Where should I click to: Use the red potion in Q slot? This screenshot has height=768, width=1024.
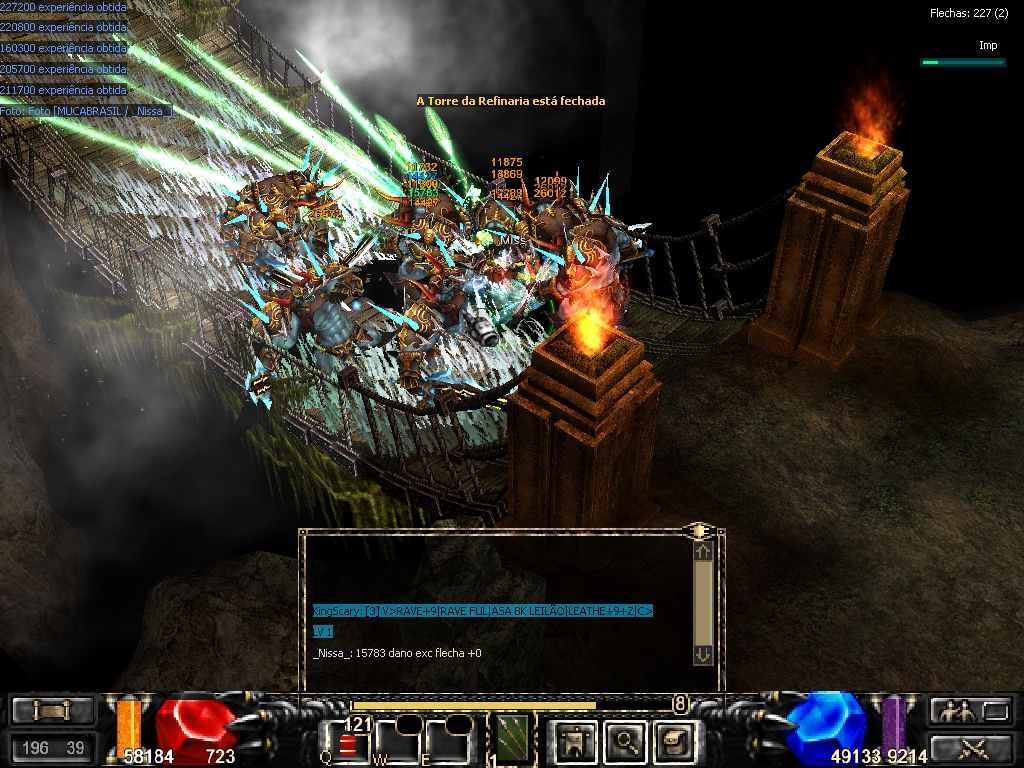tap(347, 743)
